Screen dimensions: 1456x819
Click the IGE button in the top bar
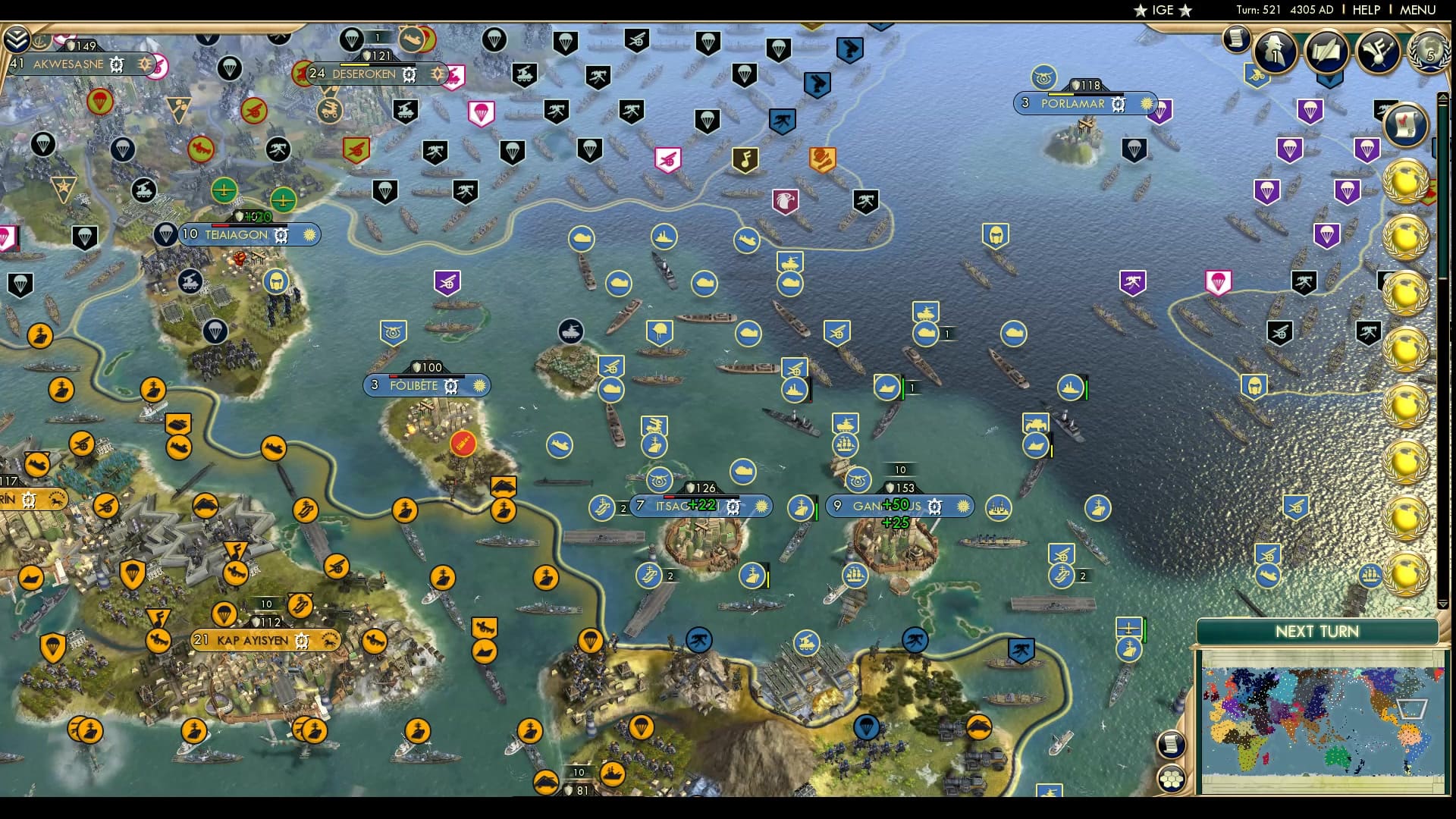(x=1162, y=10)
